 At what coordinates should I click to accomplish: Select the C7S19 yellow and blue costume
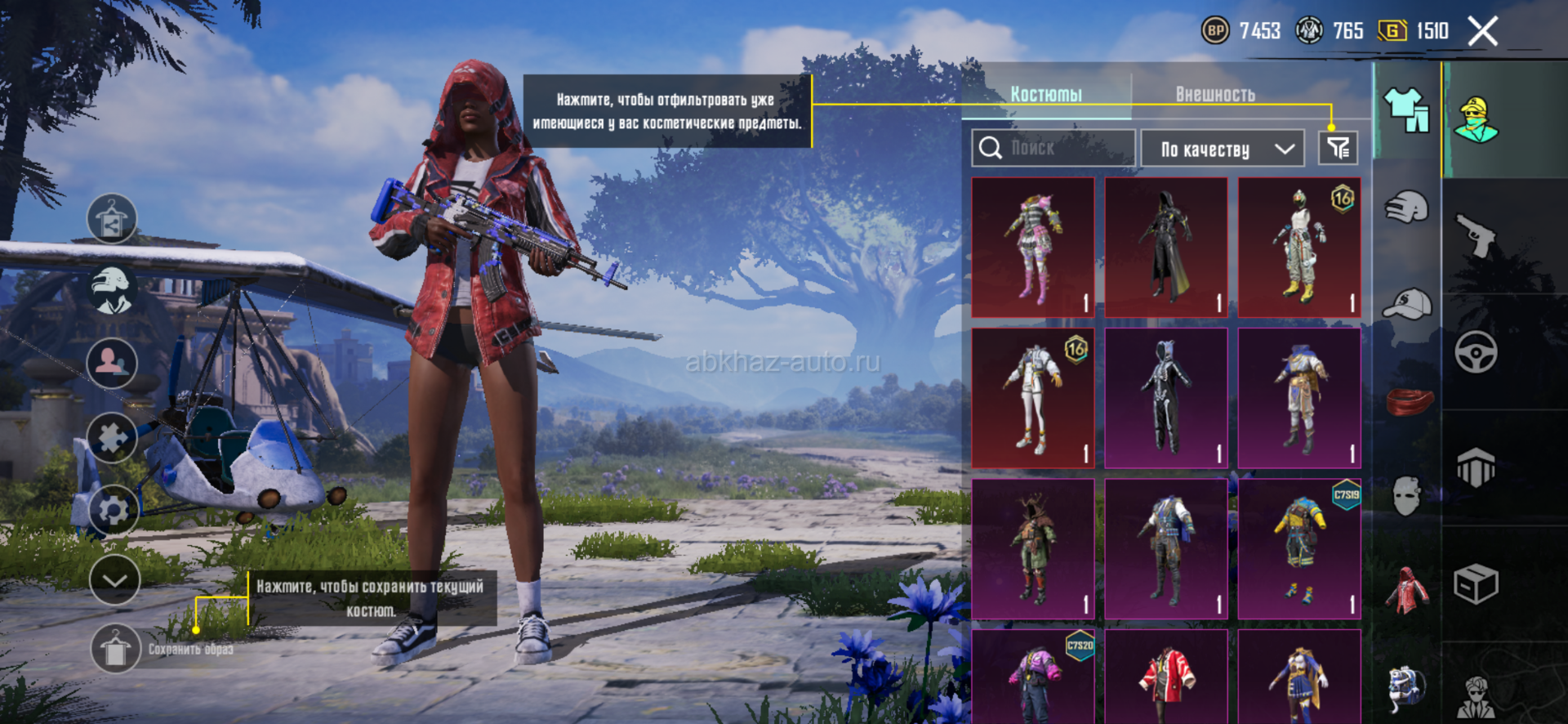1299,549
